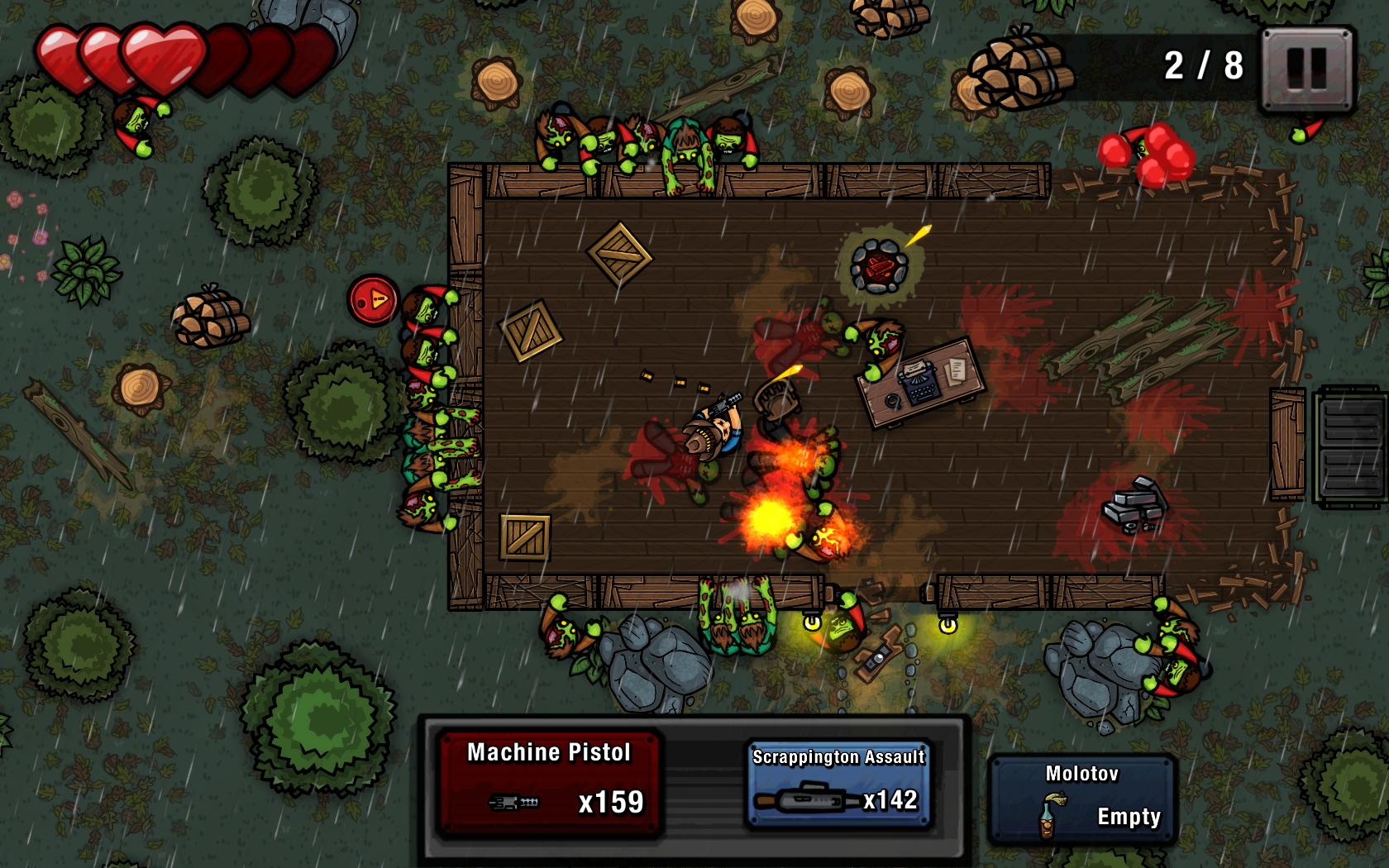Select the Machine Pistol icon

(513, 803)
